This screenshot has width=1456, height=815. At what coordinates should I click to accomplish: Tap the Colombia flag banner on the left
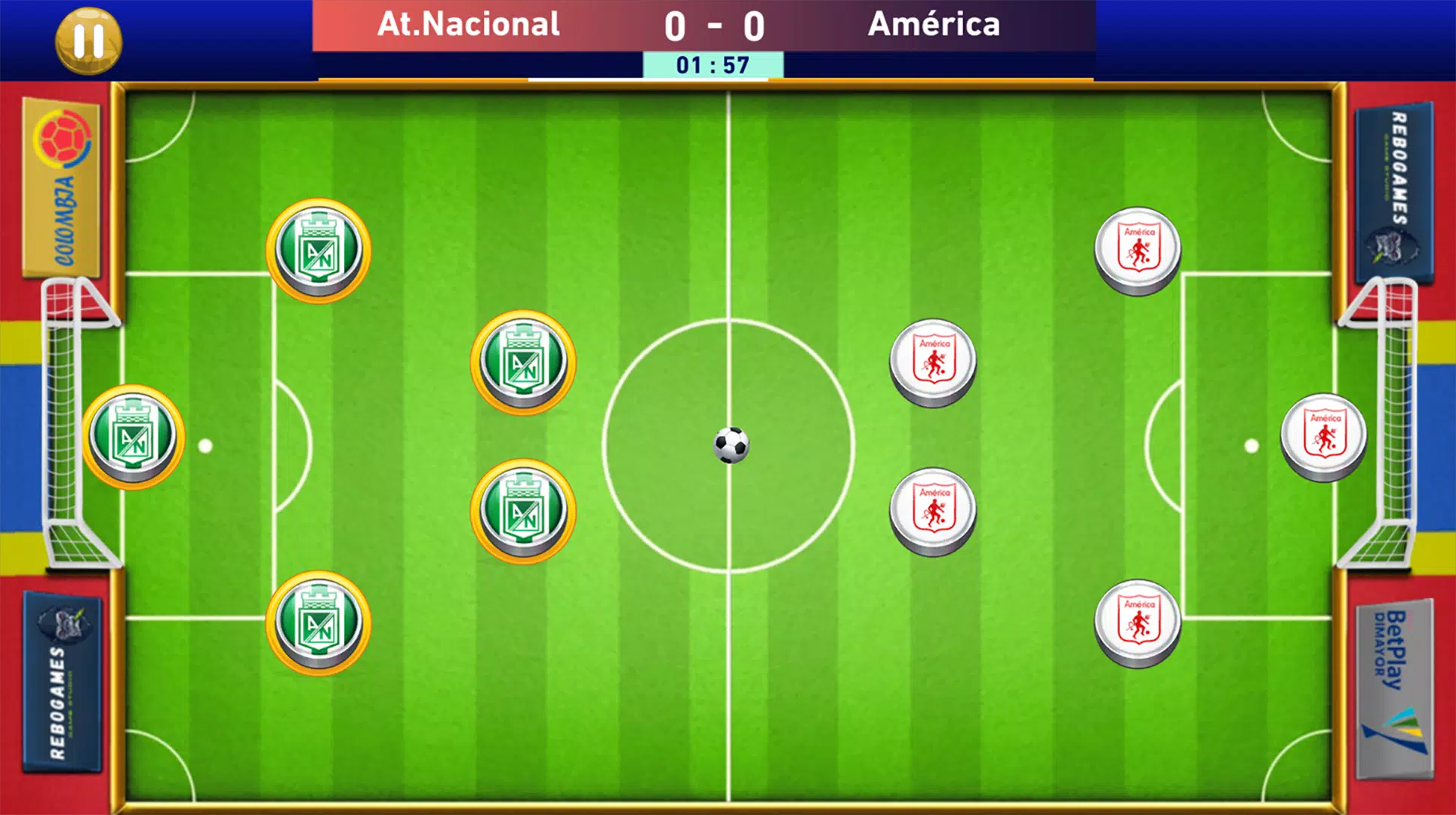coord(60,185)
